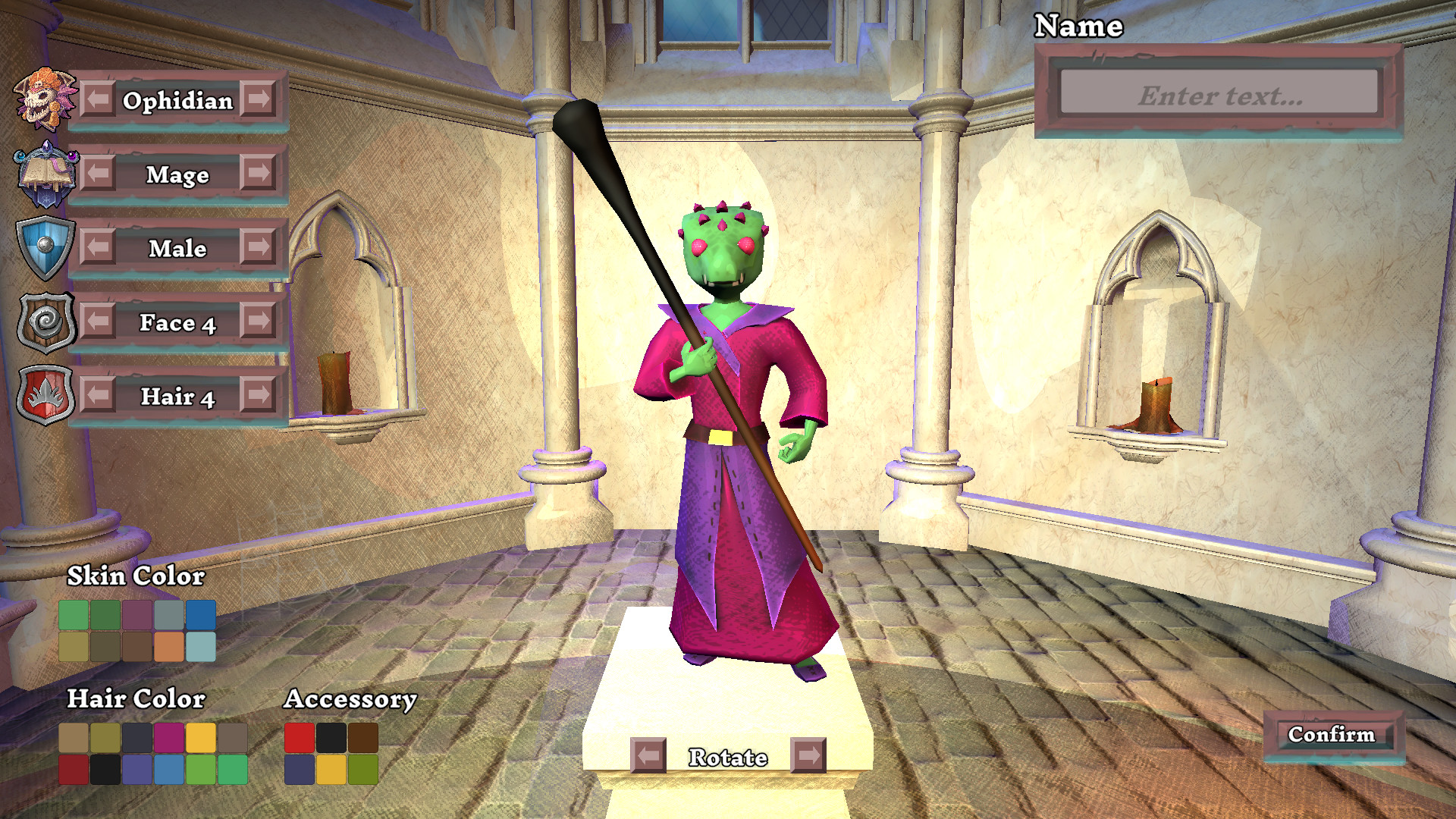Screen dimensions: 1456x819
Task: Rotate the character to the right
Action: tap(808, 757)
